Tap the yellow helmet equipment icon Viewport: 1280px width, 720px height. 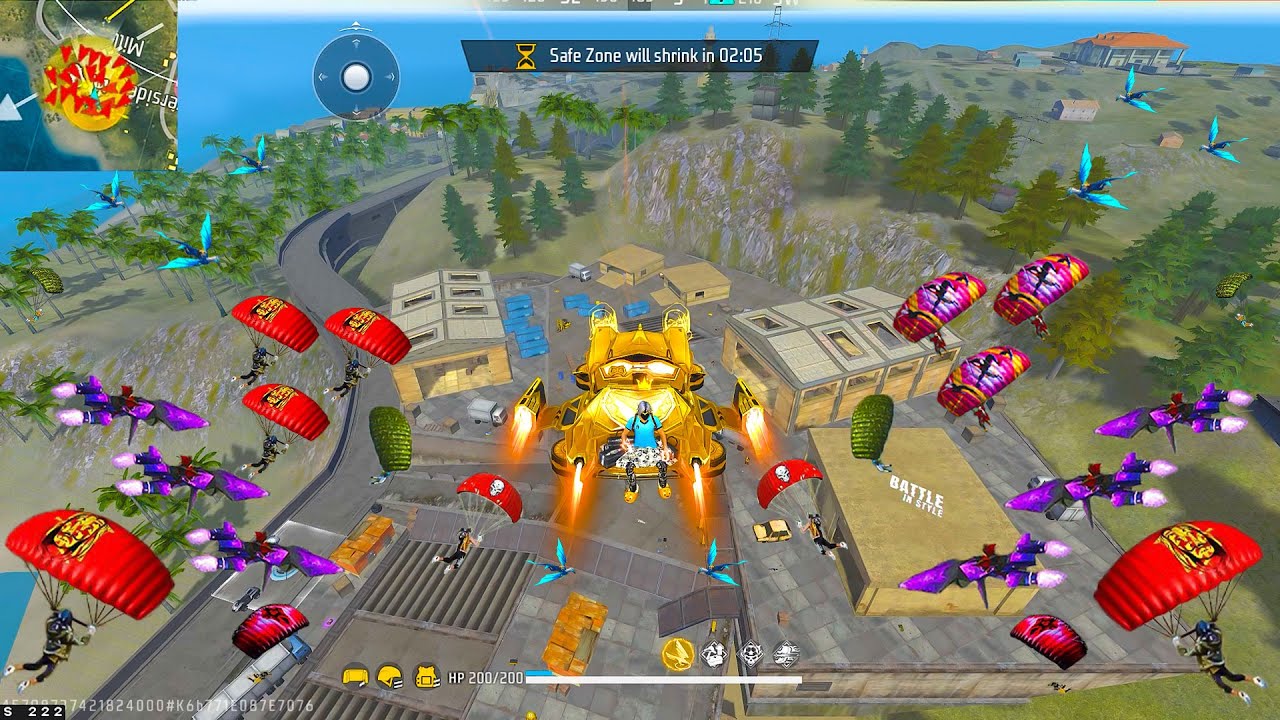(x=391, y=677)
